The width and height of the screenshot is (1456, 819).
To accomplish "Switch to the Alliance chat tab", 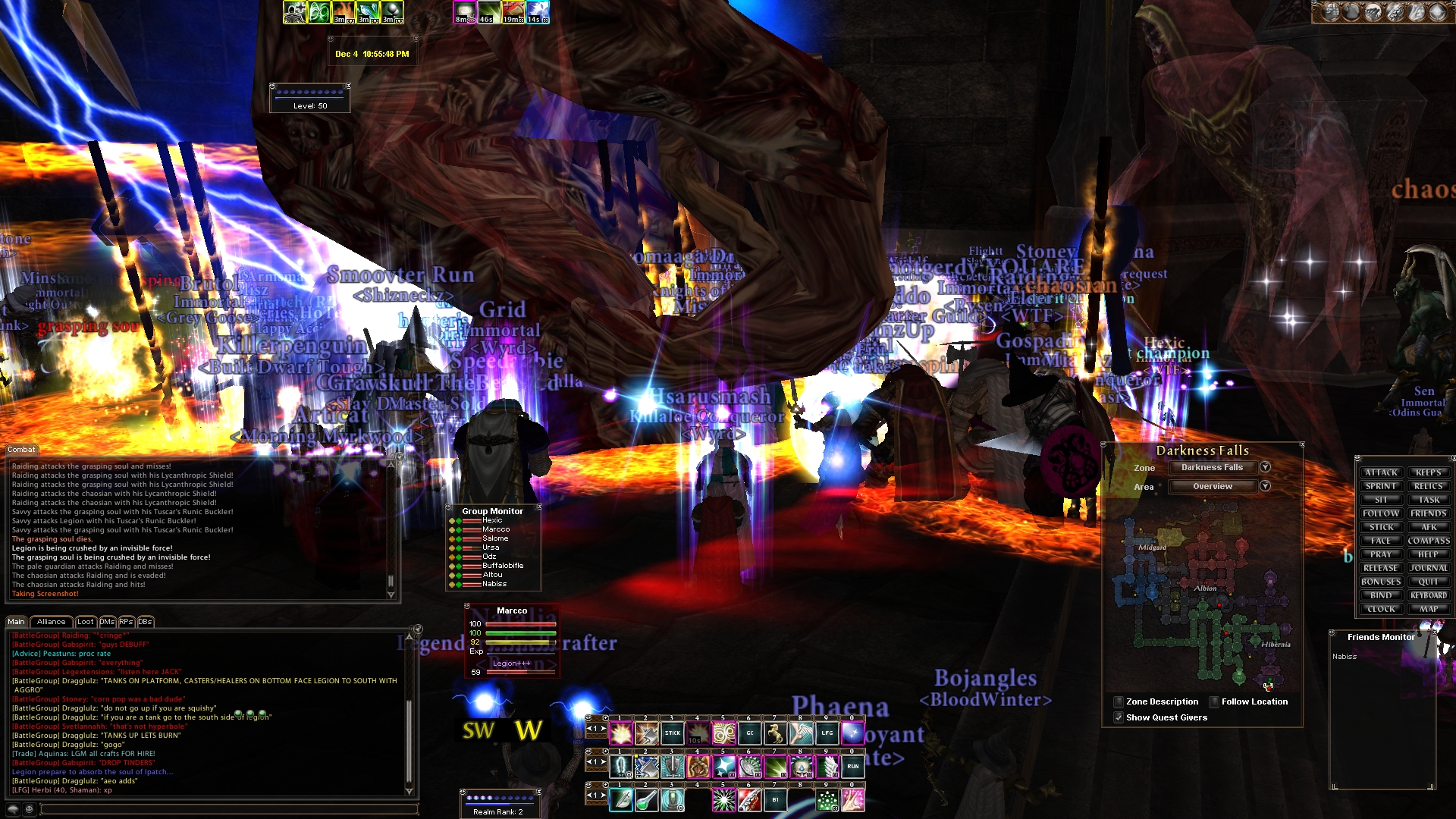I will pos(51,622).
